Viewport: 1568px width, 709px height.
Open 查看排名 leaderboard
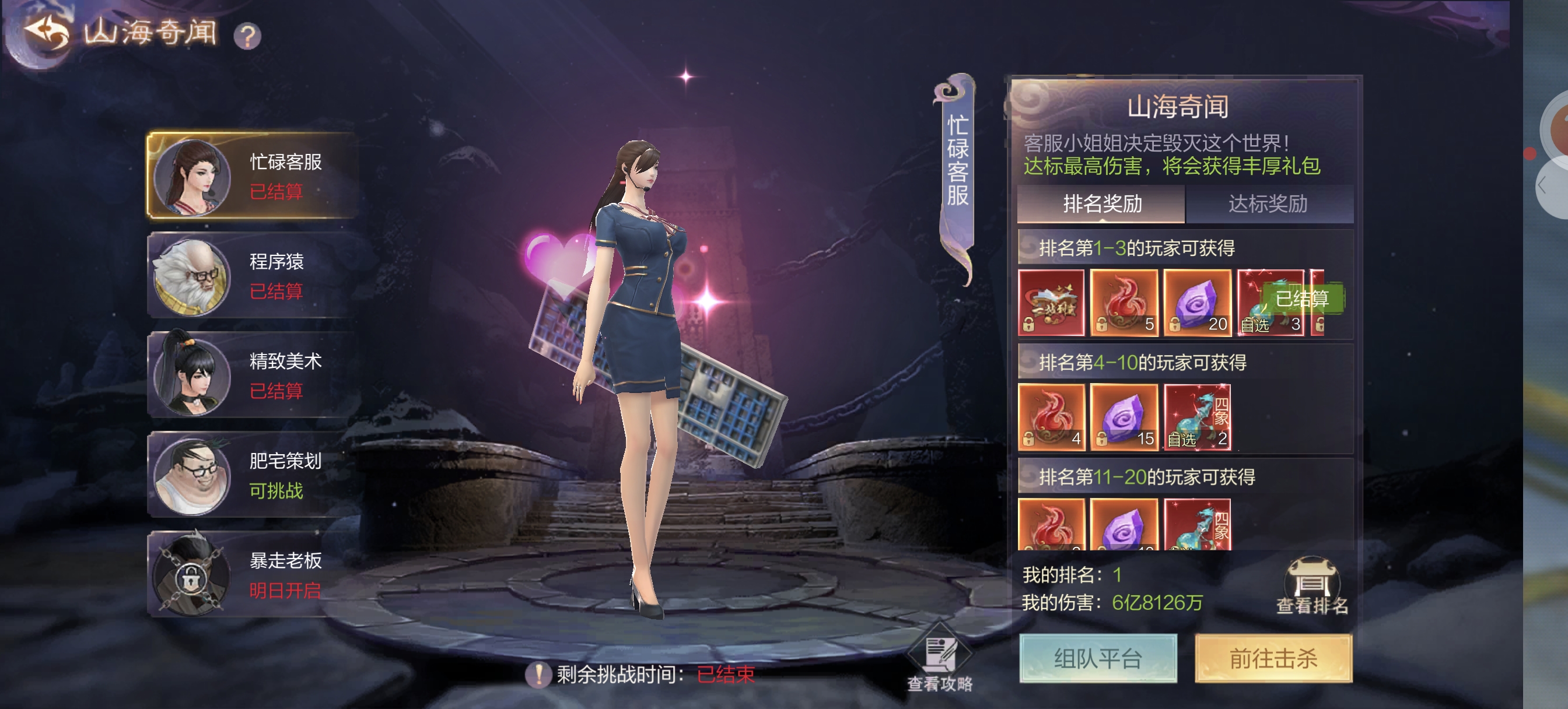click(1311, 585)
